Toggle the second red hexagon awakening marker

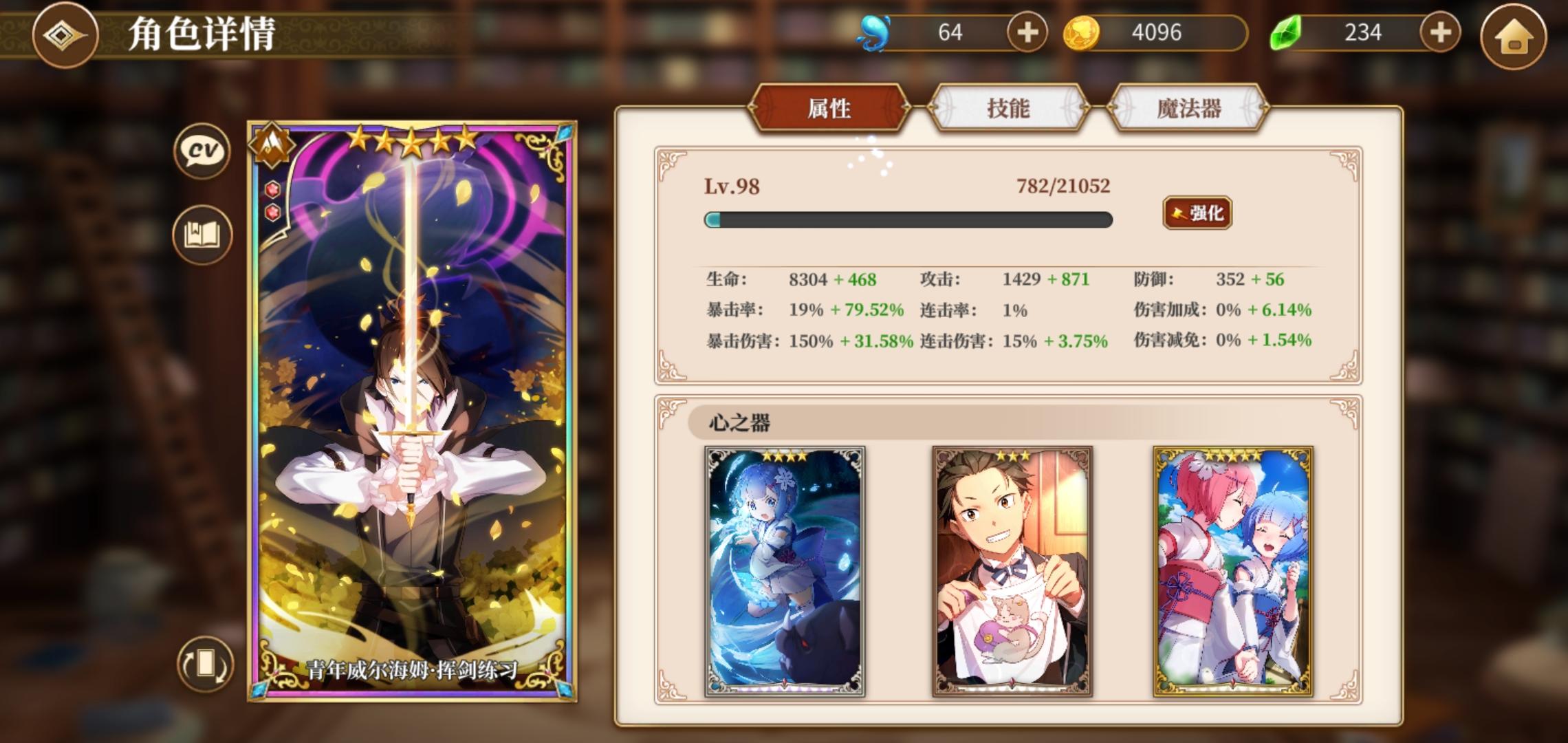[274, 213]
